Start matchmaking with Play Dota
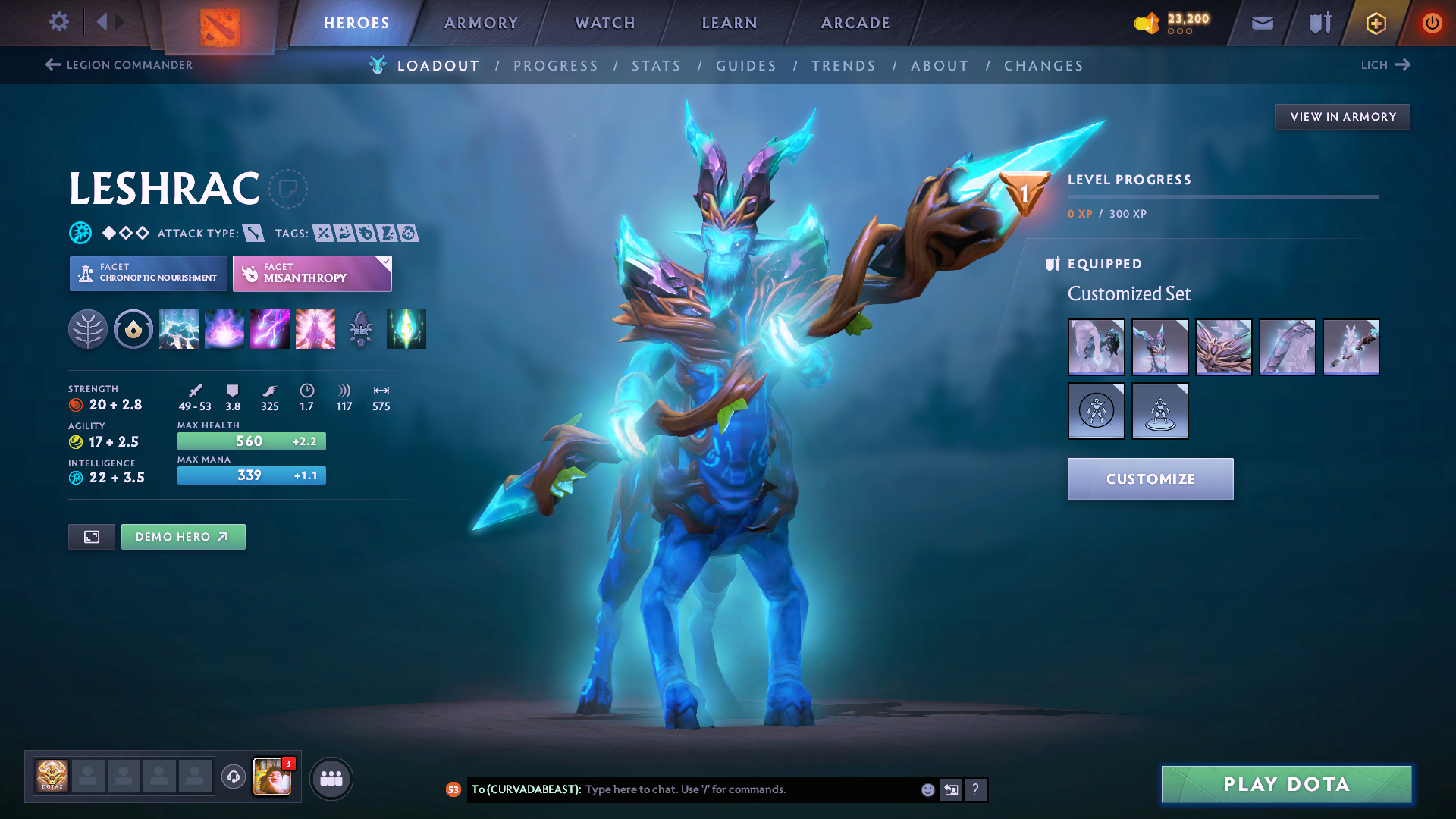 pos(1286,784)
